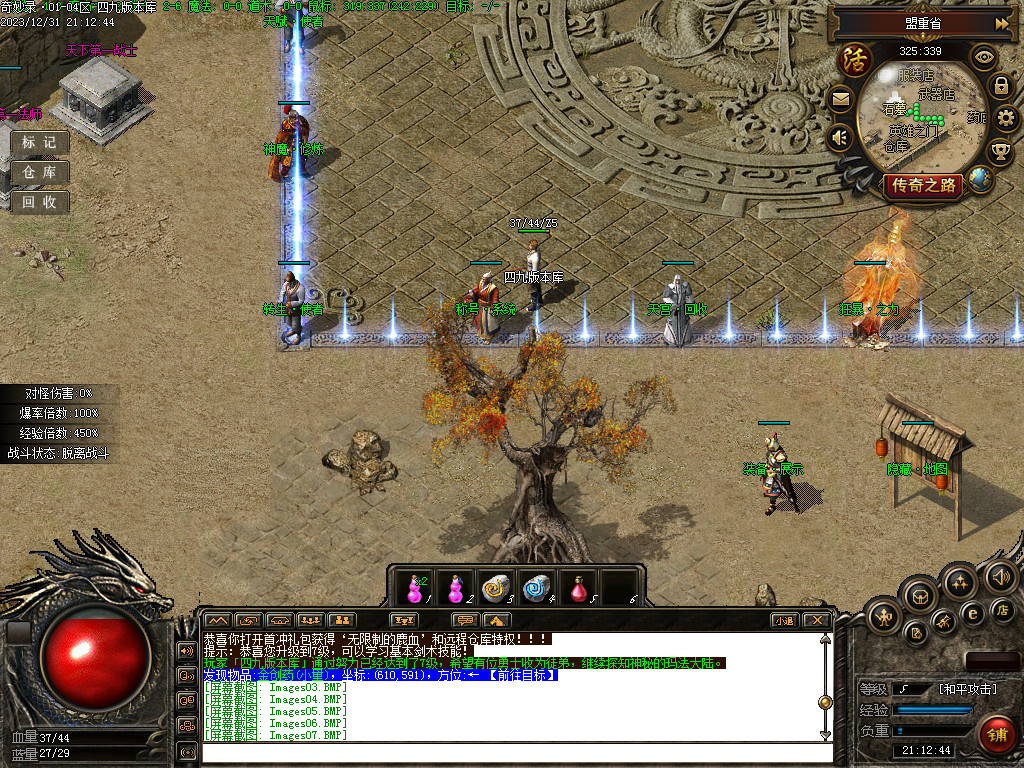1024x768 pixels.
Task: Open the globe world map icon
Action: [x=981, y=180]
